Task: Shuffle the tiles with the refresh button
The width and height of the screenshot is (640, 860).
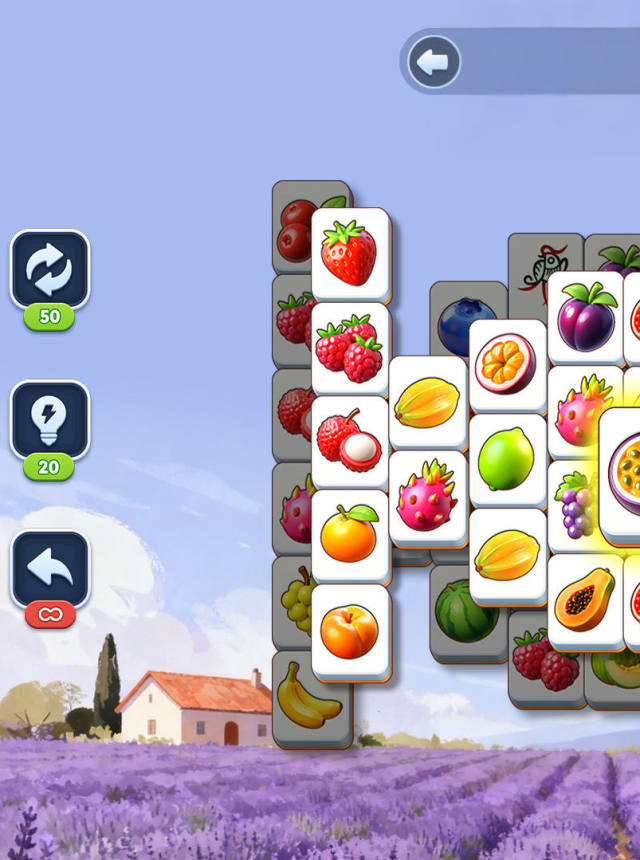Action: (50, 270)
